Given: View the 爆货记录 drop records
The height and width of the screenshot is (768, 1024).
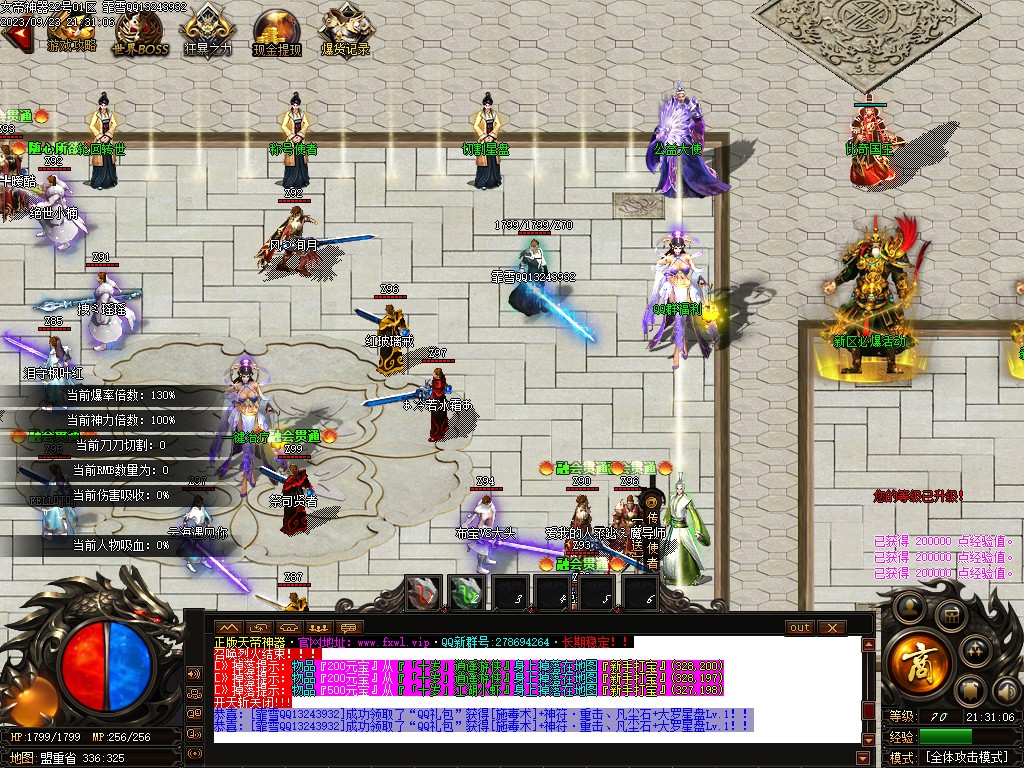Looking at the screenshot, I should [345, 33].
